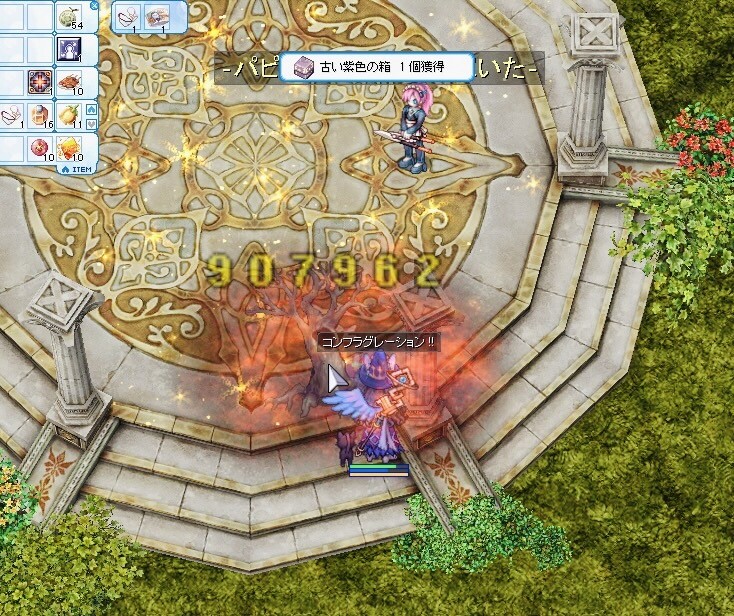Select the roasted meat item slot
Viewport: 734px width, 616px height.
(69, 82)
